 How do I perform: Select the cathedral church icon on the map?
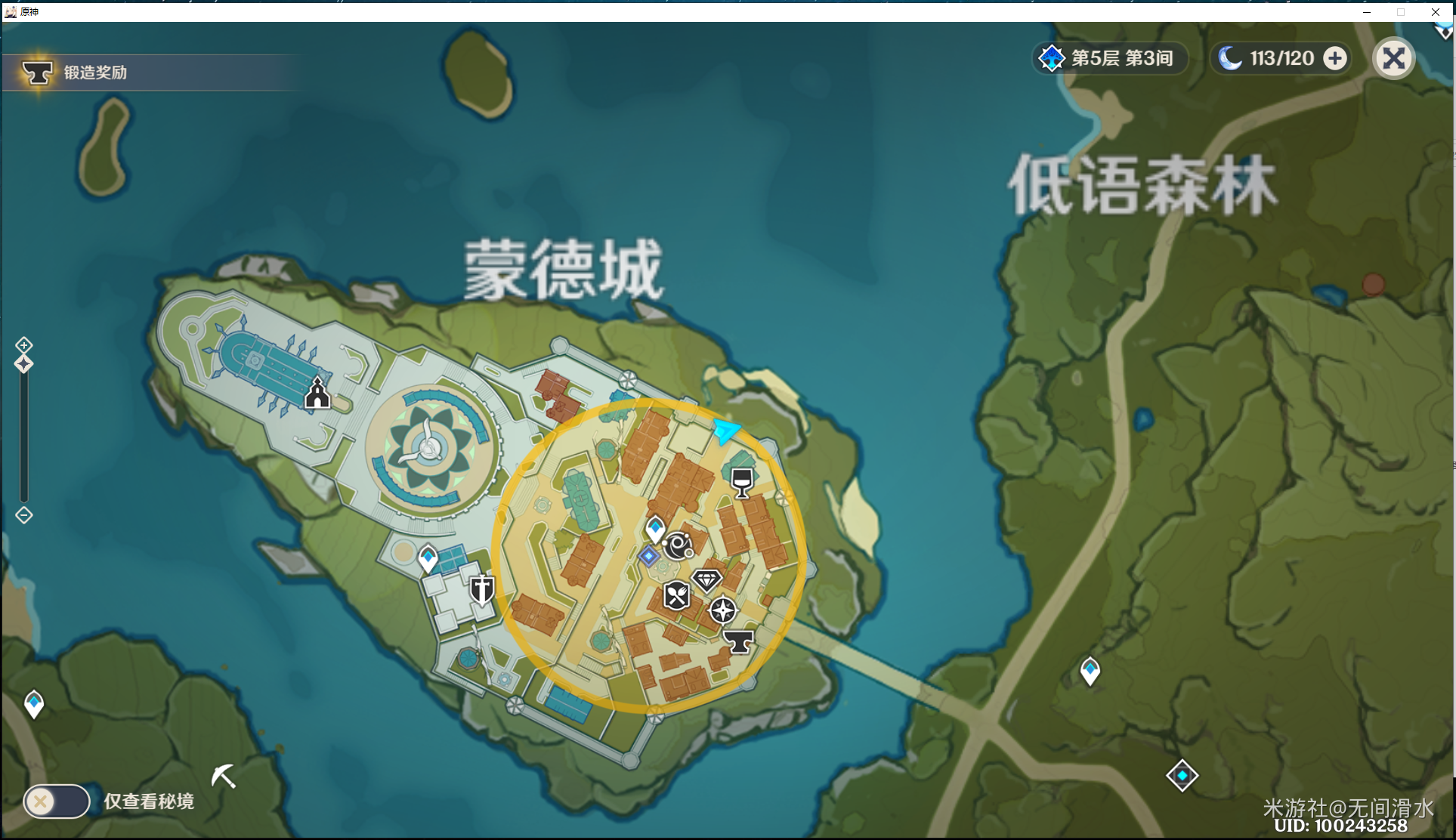tap(317, 394)
